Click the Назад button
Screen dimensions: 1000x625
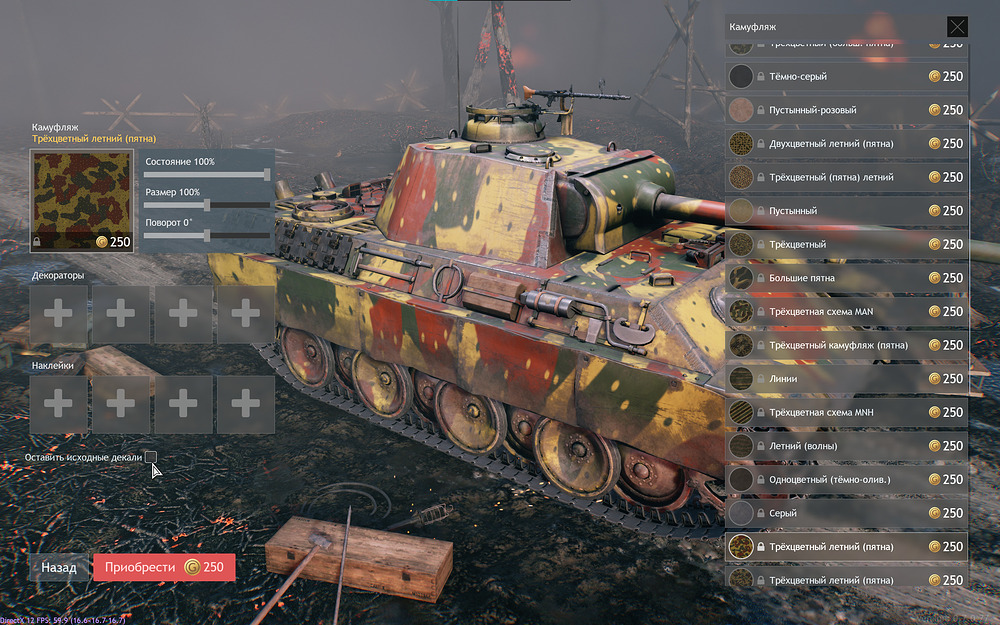pos(59,567)
